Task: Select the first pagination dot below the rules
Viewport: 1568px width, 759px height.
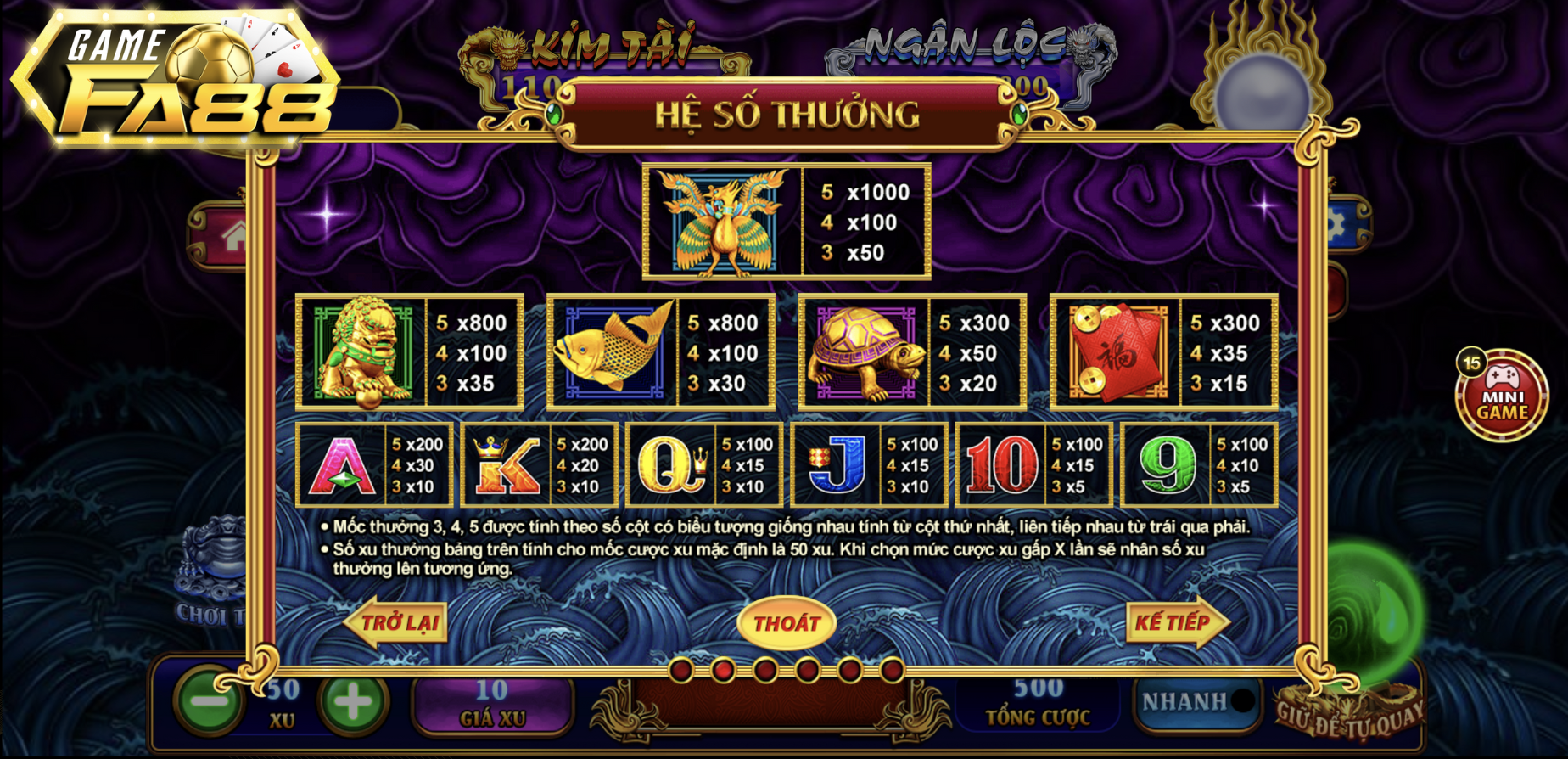Action: (x=681, y=671)
